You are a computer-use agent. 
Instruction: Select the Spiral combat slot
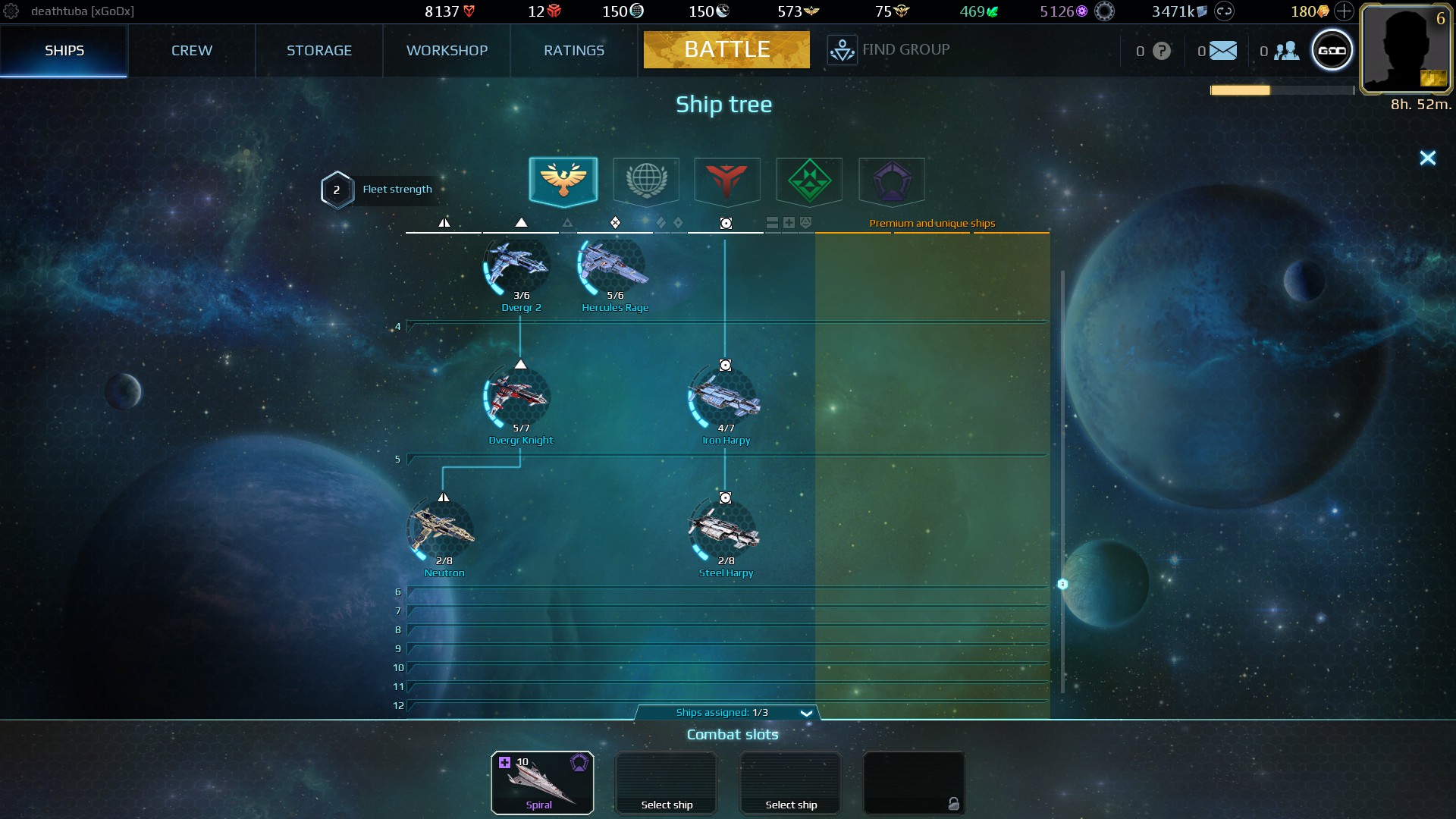pyautogui.click(x=542, y=783)
